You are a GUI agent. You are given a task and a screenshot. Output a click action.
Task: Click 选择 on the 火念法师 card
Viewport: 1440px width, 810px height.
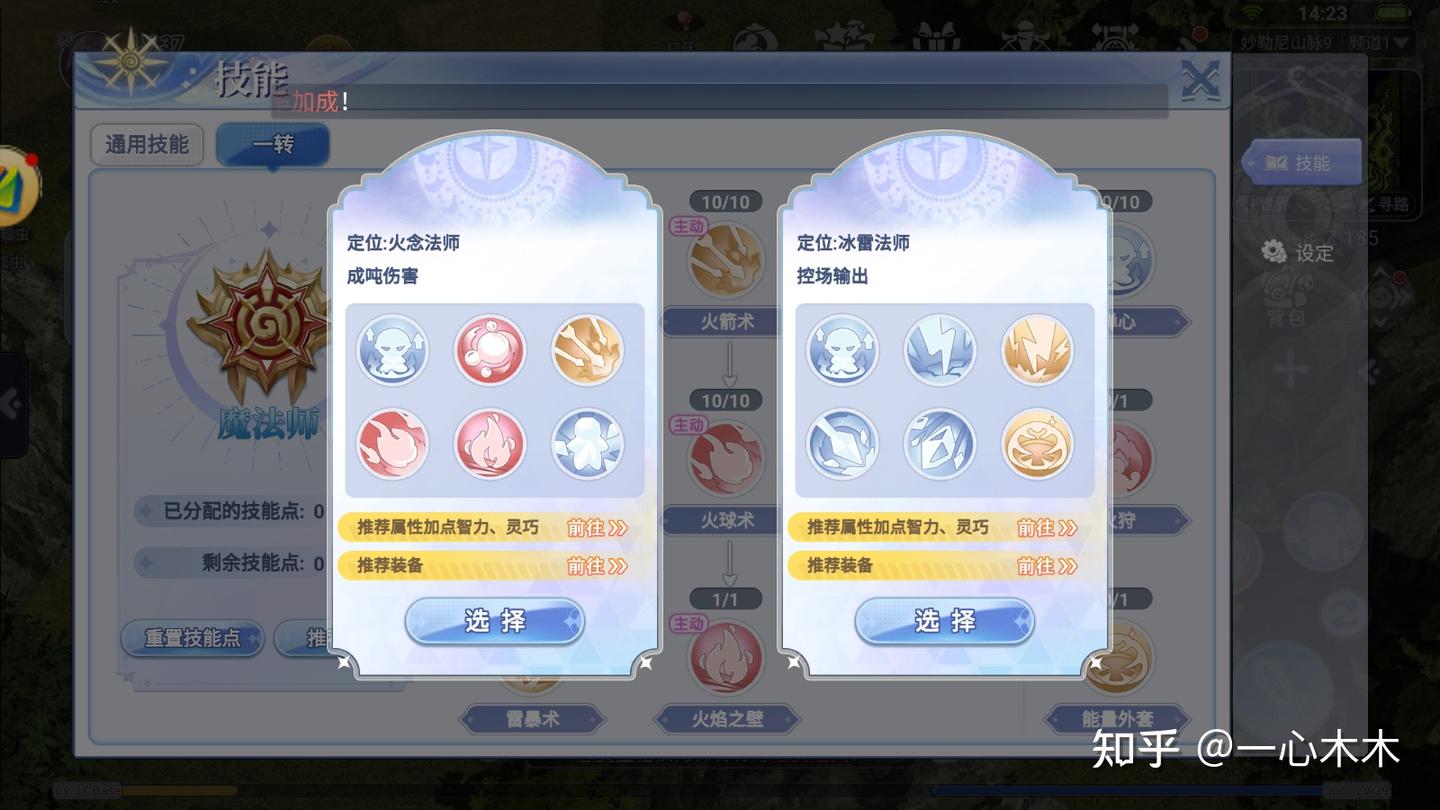494,621
